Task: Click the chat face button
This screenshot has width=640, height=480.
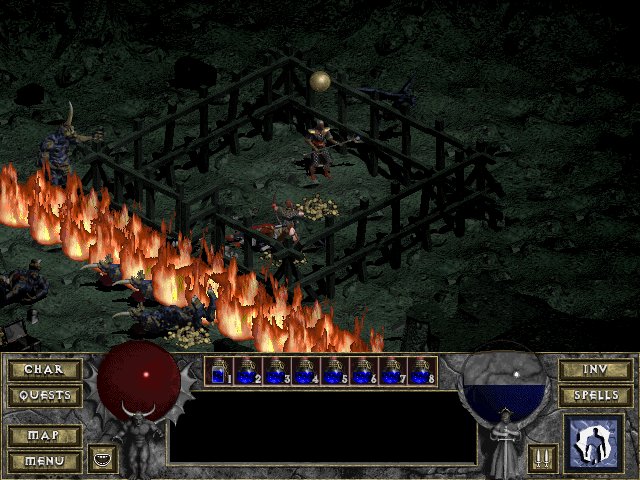Action: pos(102,459)
